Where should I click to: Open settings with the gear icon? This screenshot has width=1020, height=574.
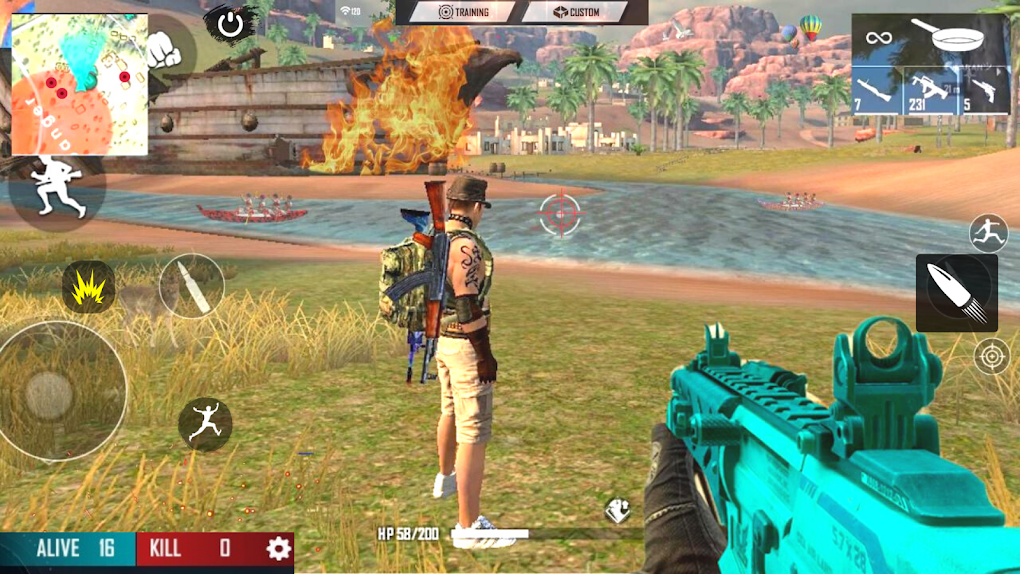pyautogui.click(x=278, y=548)
